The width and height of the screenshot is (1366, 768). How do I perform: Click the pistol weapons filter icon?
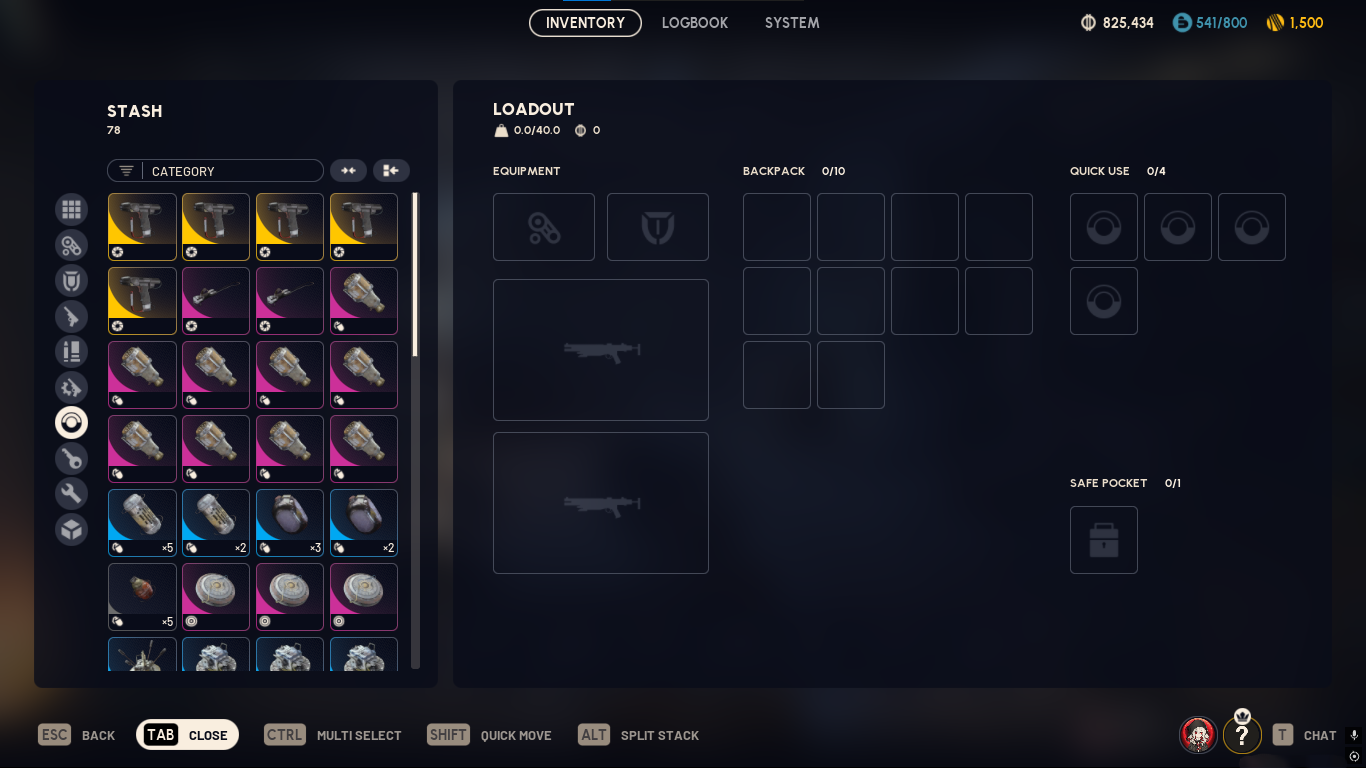(x=71, y=316)
